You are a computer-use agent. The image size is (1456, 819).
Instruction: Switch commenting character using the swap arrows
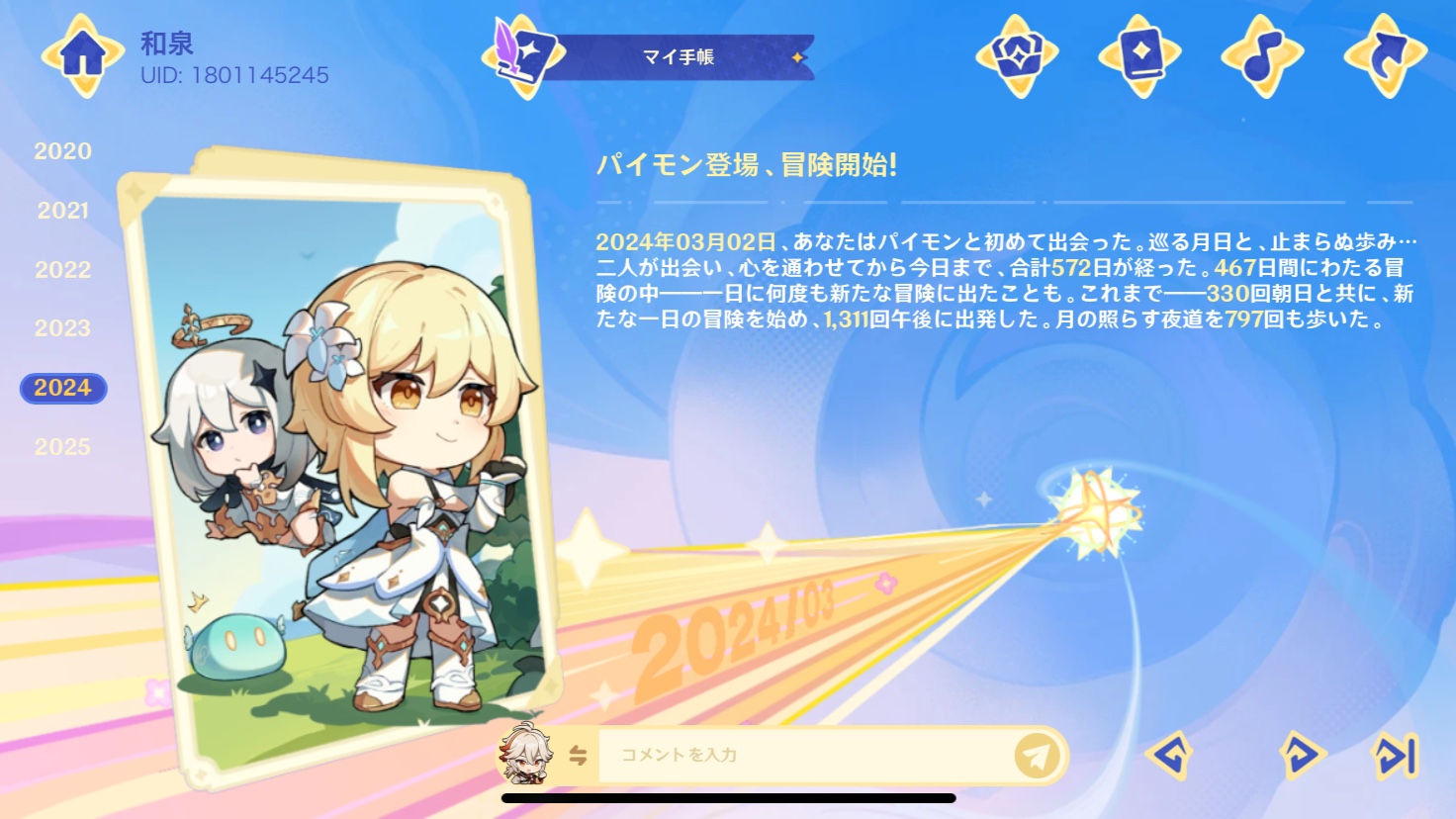click(x=579, y=754)
